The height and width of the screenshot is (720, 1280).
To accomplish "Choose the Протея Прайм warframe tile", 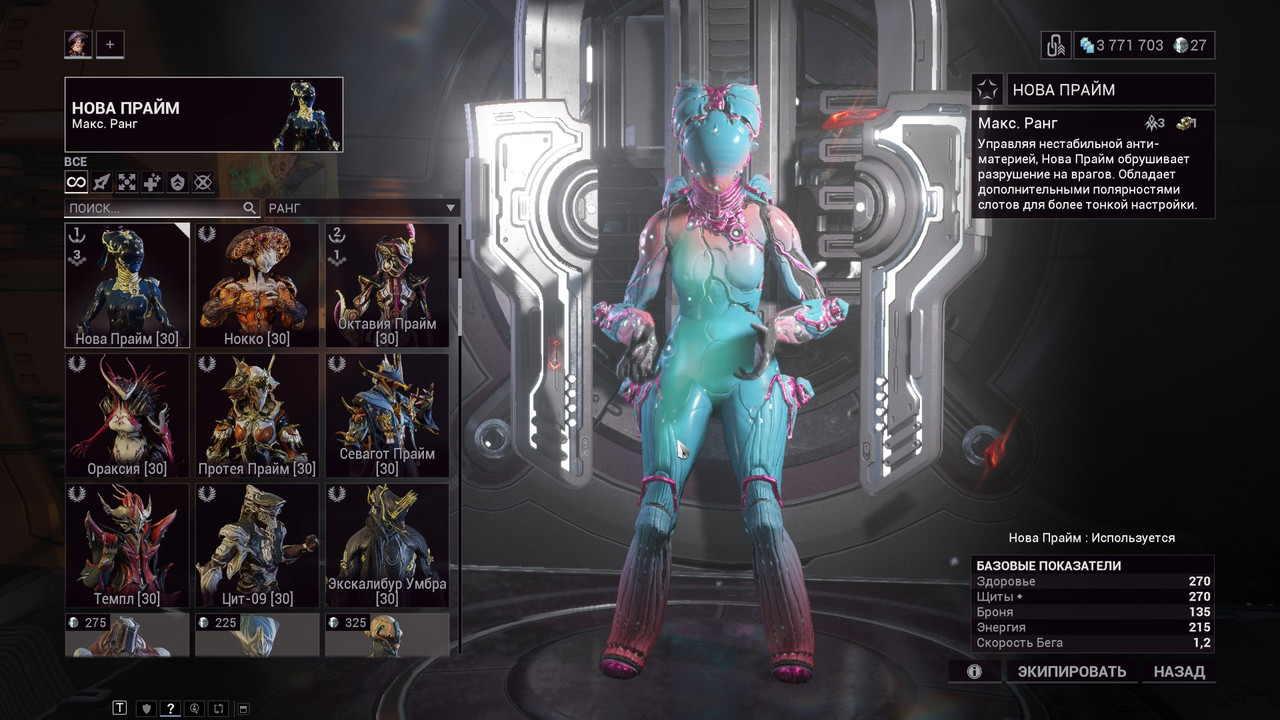I will pyautogui.click(x=257, y=415).
